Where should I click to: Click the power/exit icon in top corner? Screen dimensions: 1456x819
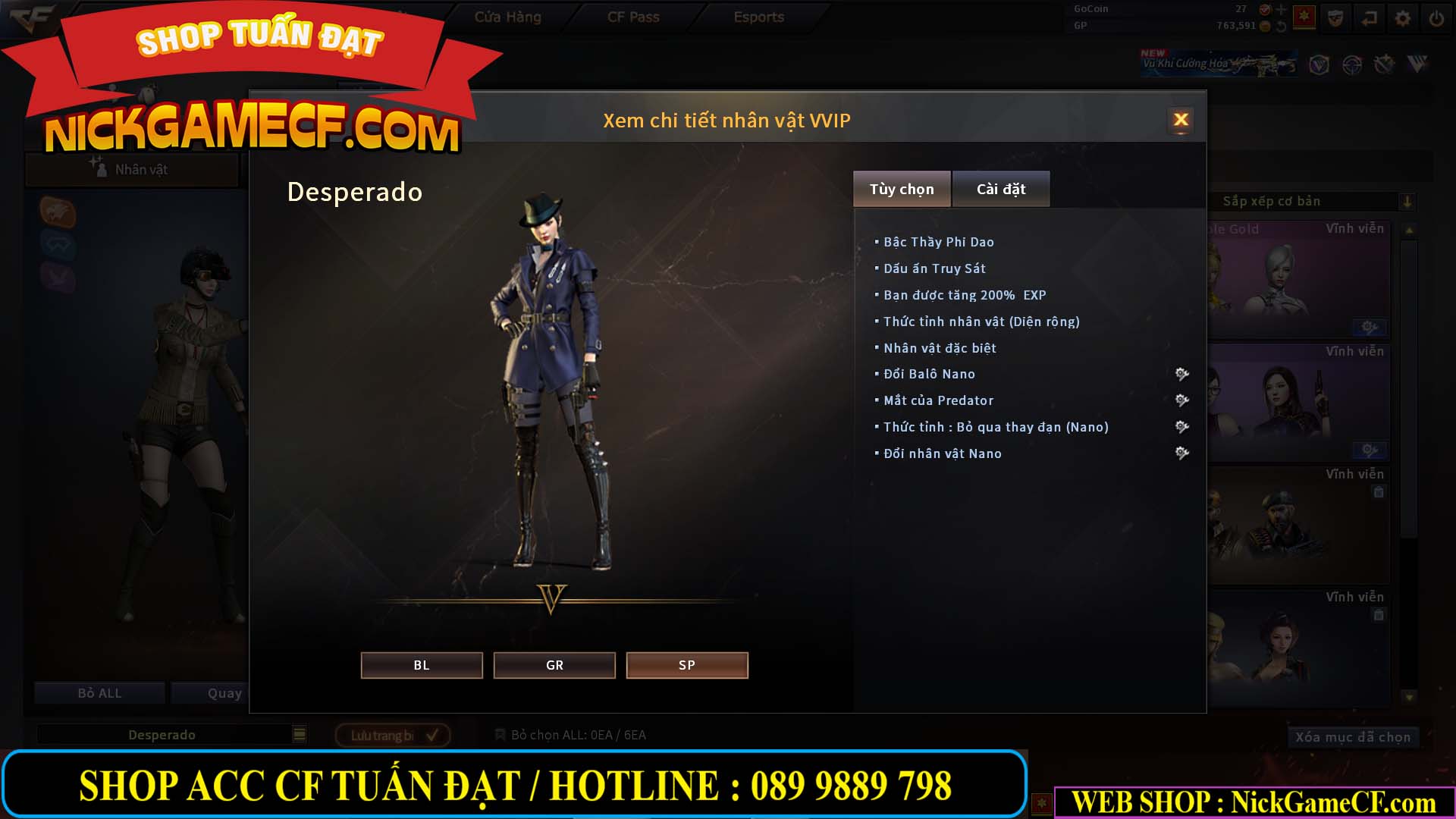click(1436, 17)
